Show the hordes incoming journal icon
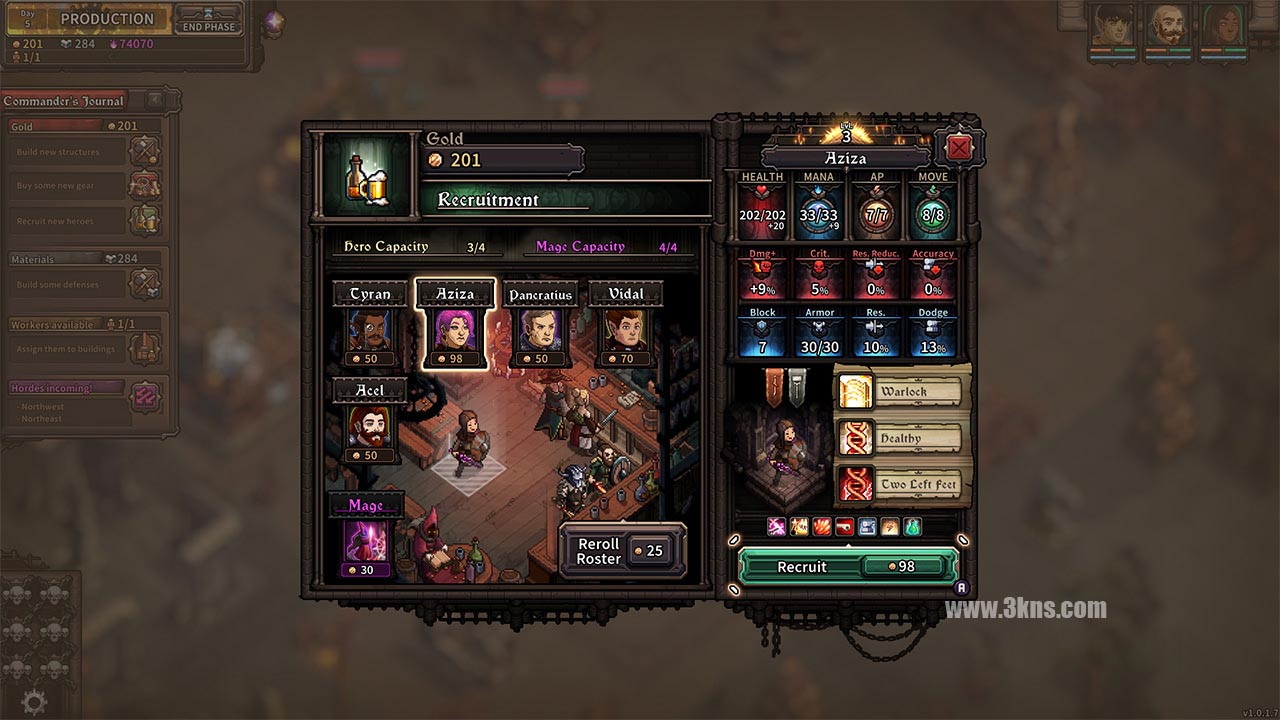Image resolution: width=1280 pixels, height=720 pixels. pos(145,395)
